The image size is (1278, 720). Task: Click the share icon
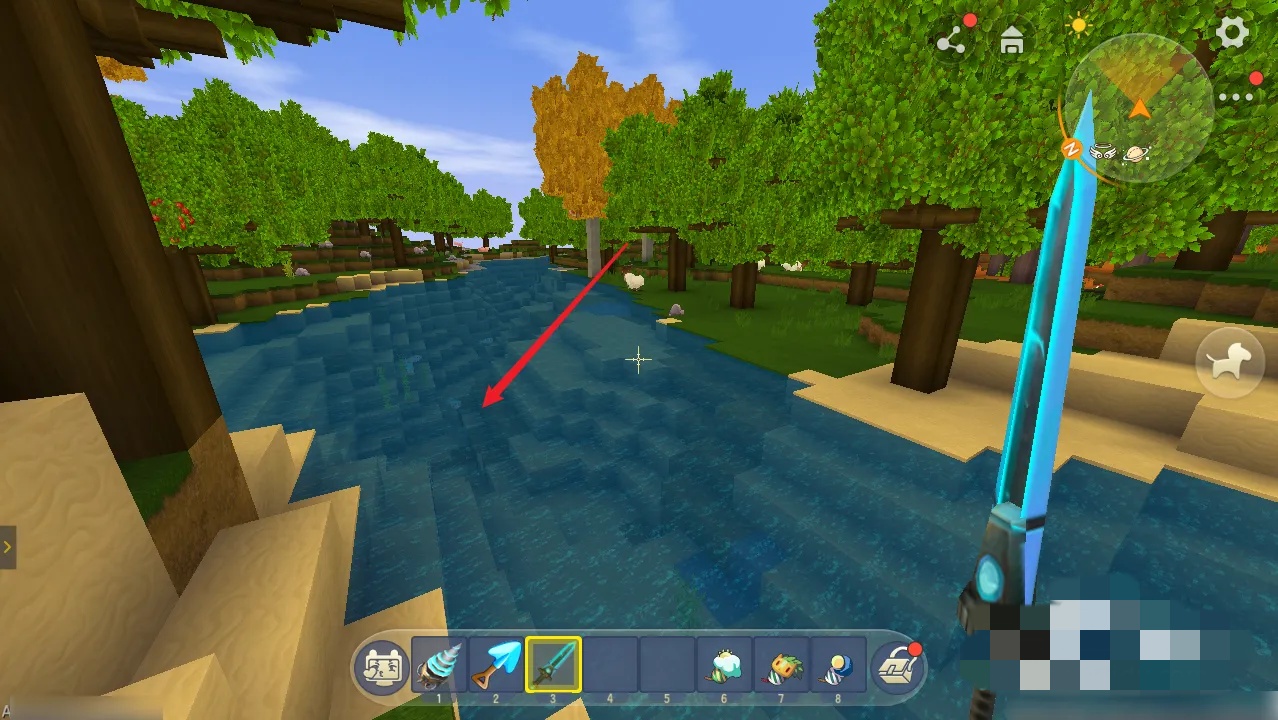[950, 41]
